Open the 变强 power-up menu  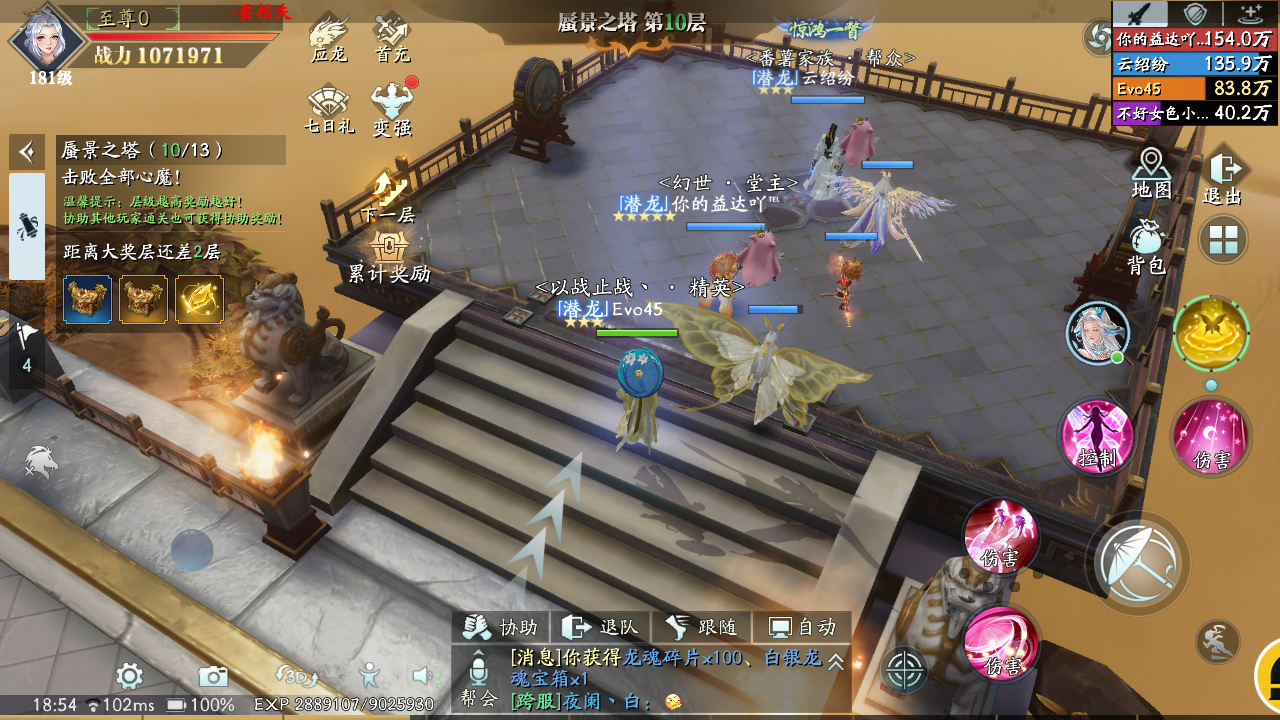(392, 110)
